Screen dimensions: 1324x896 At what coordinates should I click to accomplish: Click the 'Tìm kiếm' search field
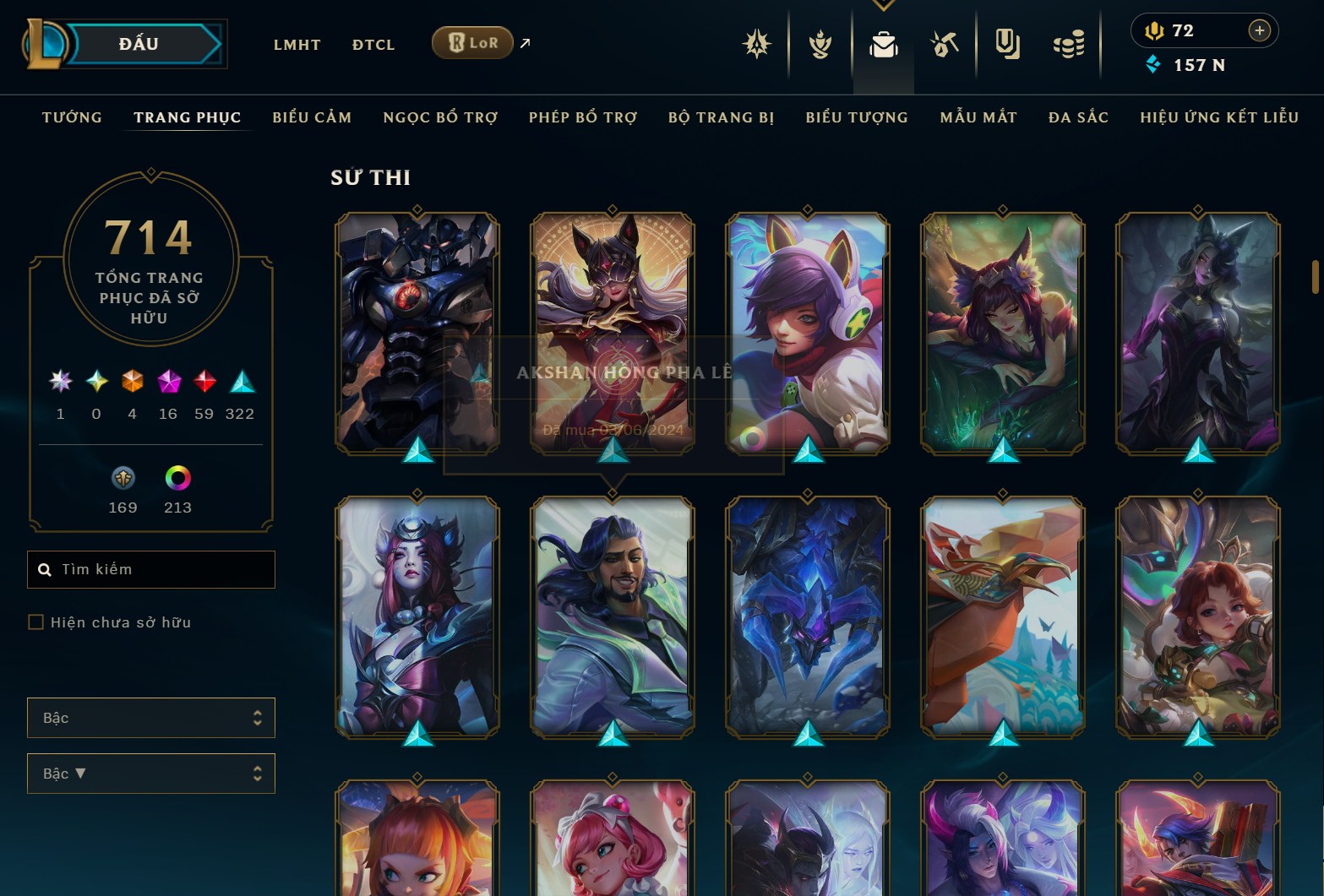pos(150,569)
